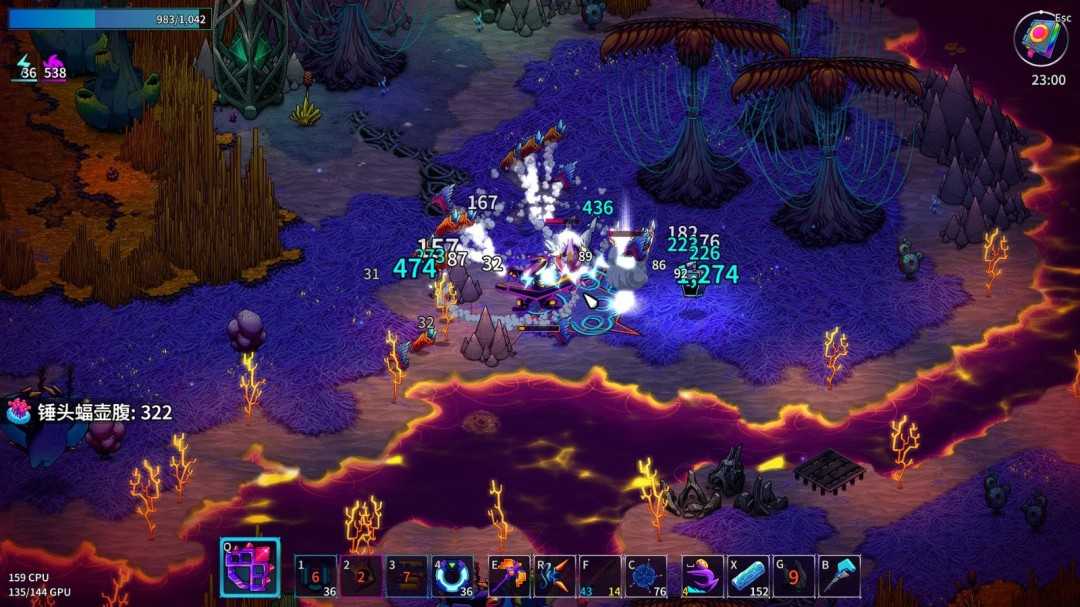Click the tracked hammerhead item notification
The image size is (1080, 607).
pos(90,412)
